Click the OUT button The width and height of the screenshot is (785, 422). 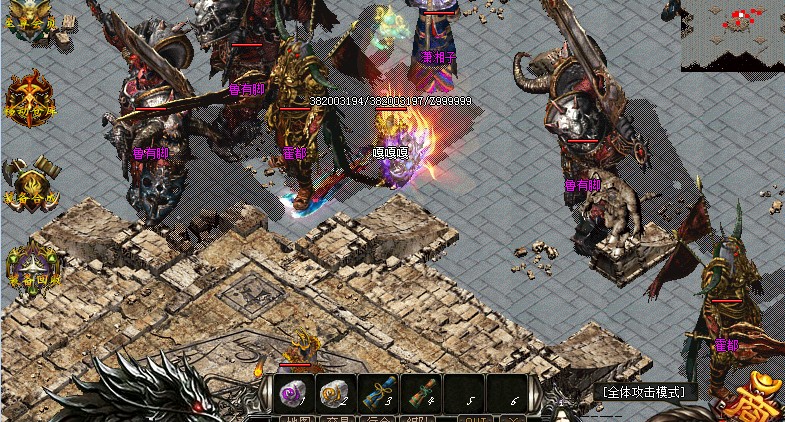[x=476, y=416]
